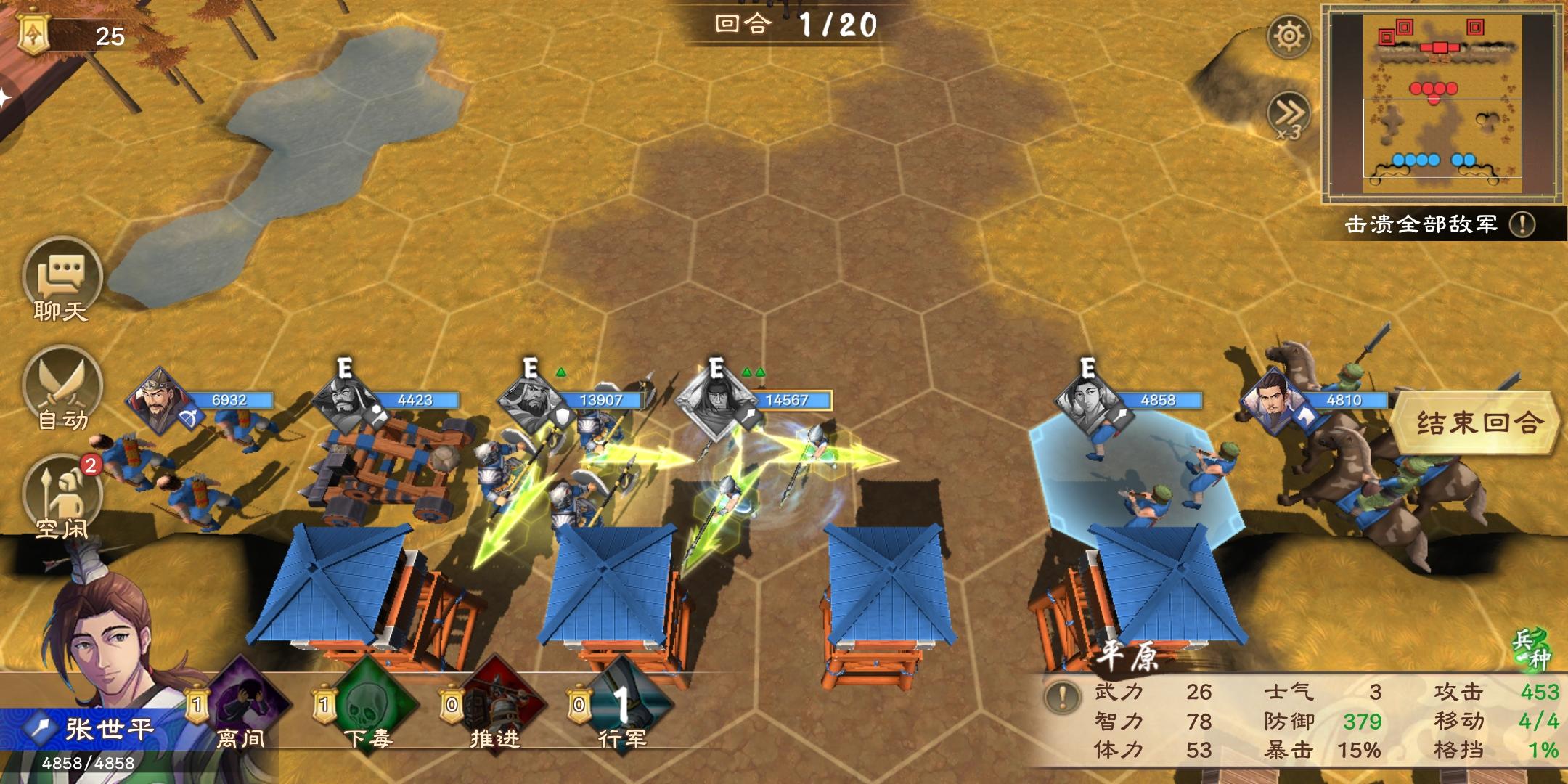
Task: Select the next 空闲 idle unit
Action: (62, 497)
